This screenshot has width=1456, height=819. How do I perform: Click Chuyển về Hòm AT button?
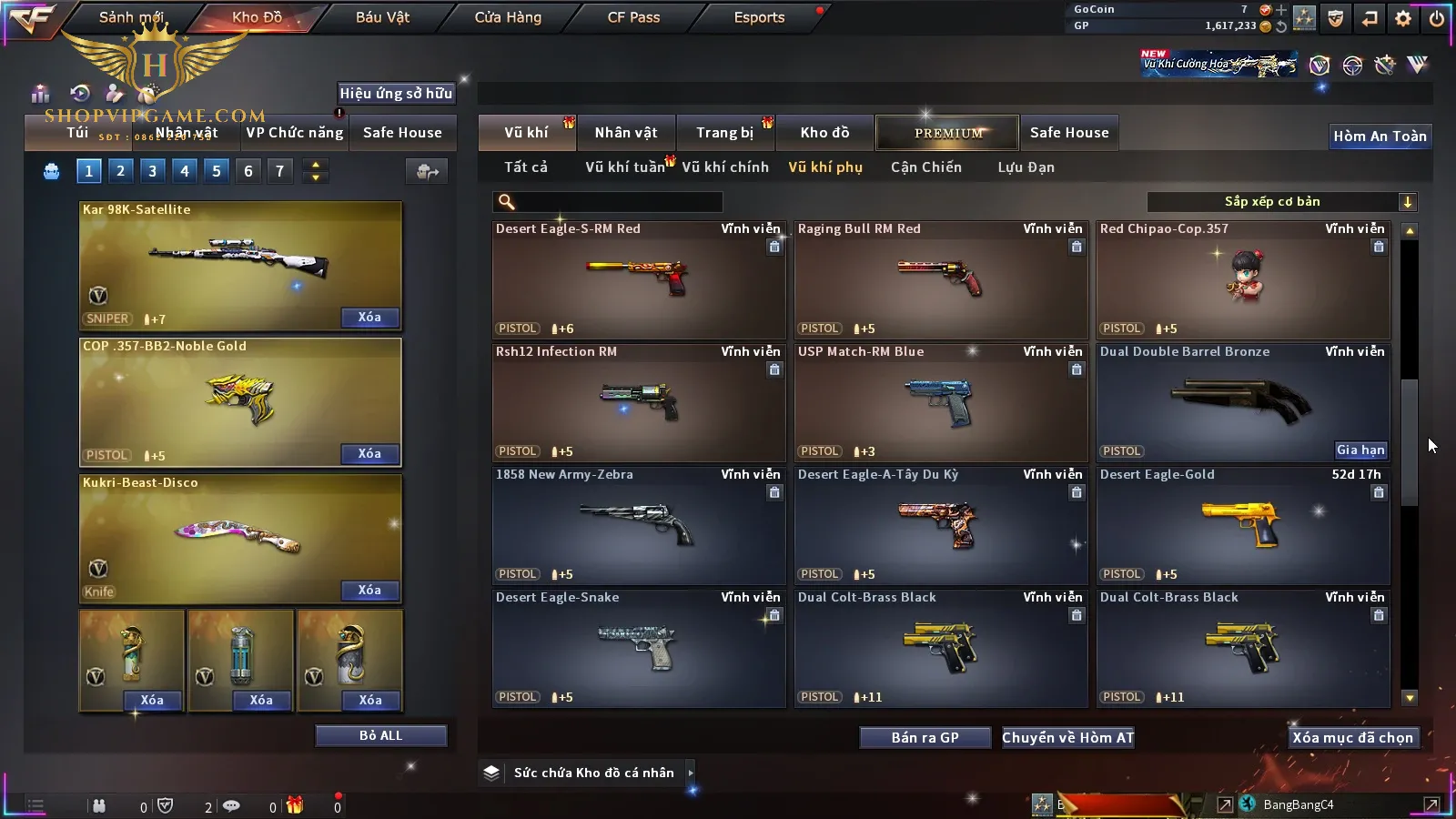click(1067, 738)
